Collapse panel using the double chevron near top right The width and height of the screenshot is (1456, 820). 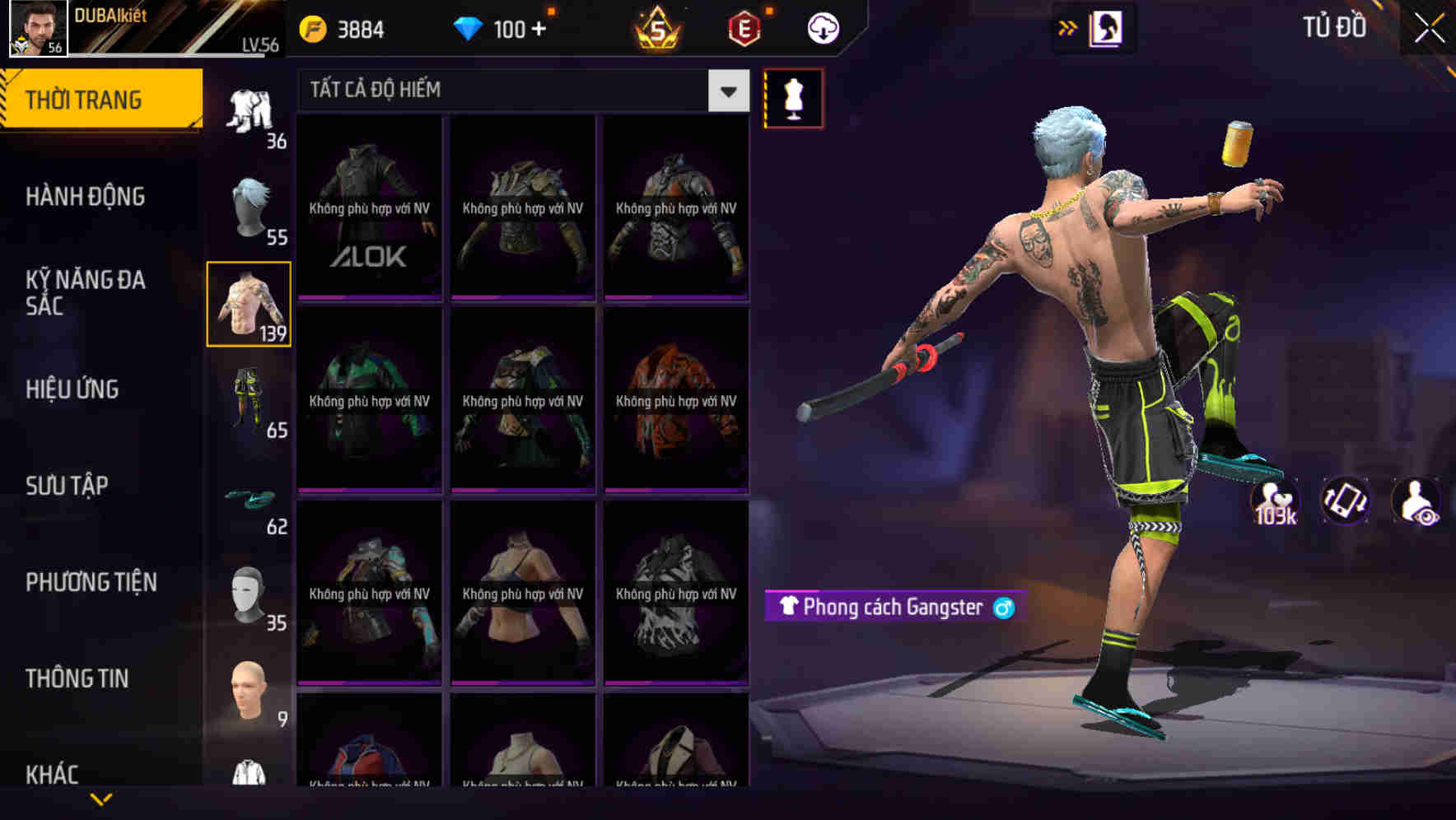(x=1068, y=27)
